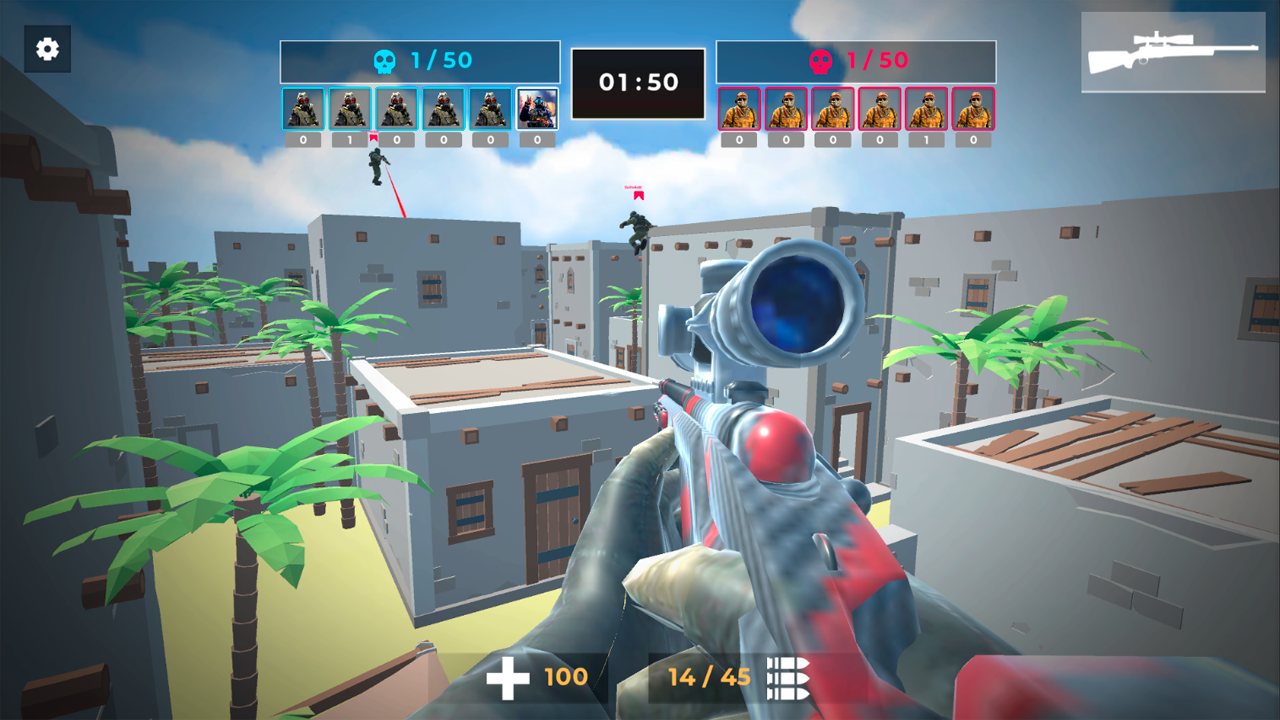Click the third pink team member portrait
Viewport: 1280px width, 720px height.
[x=832, y=108]
